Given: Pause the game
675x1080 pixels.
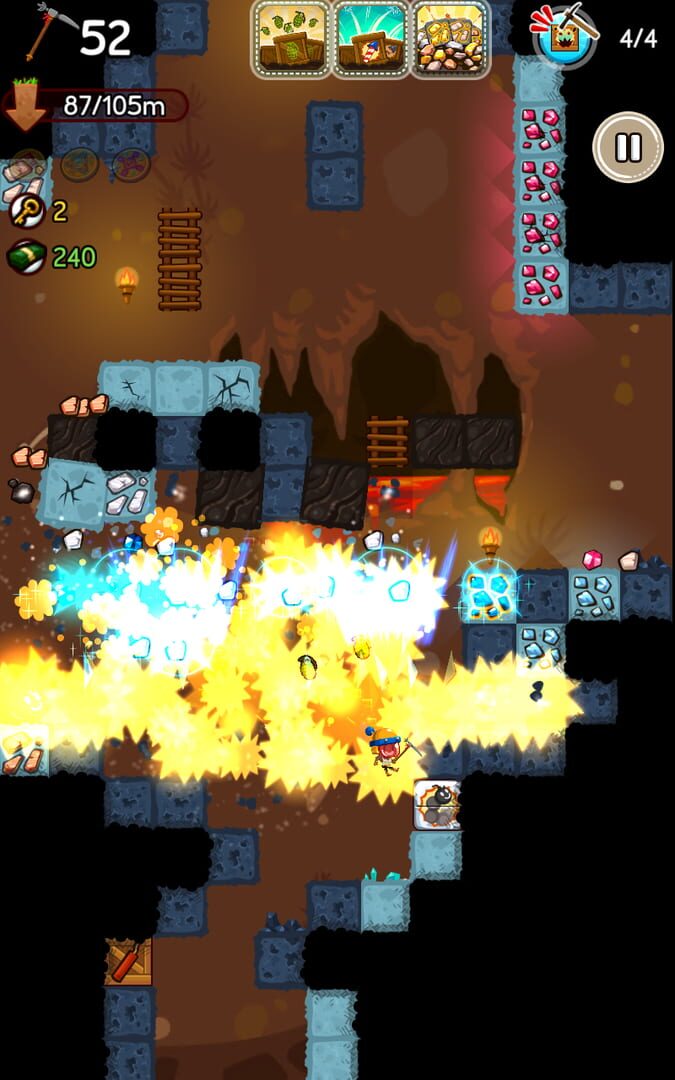Looking at the screenshot, I should [628, 147].
